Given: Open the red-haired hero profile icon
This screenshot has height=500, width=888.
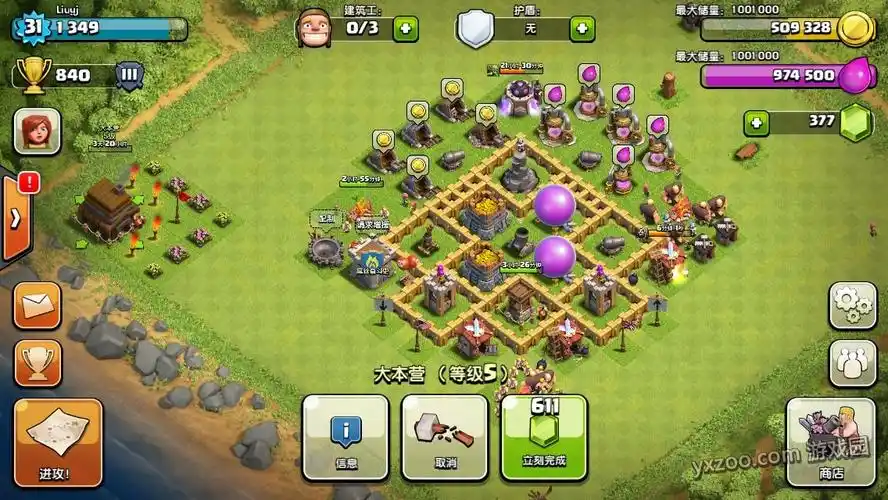Looking at the screenshot, I should 37,131.
